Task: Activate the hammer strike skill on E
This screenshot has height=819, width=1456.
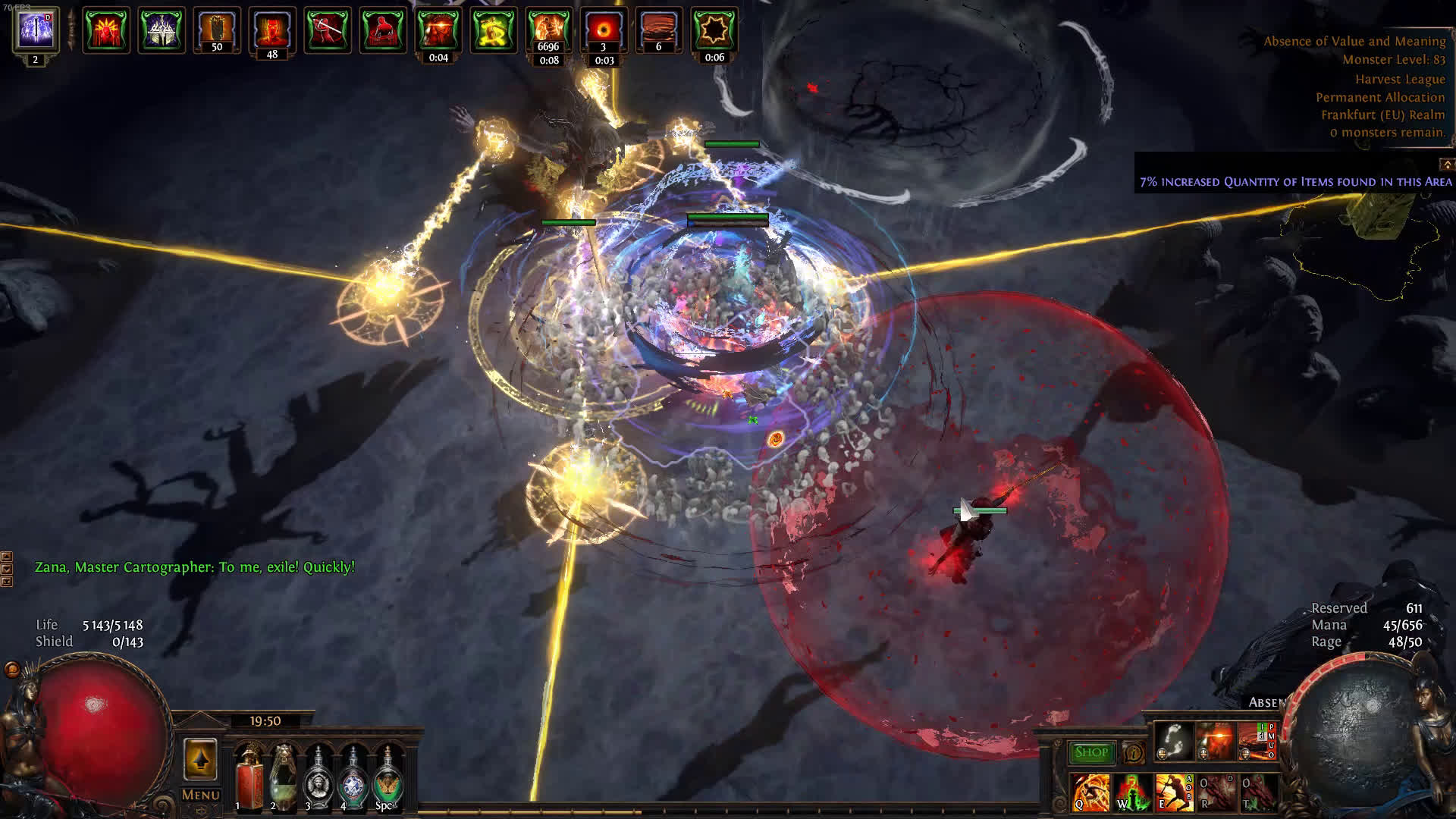Action: [1172, 792]
